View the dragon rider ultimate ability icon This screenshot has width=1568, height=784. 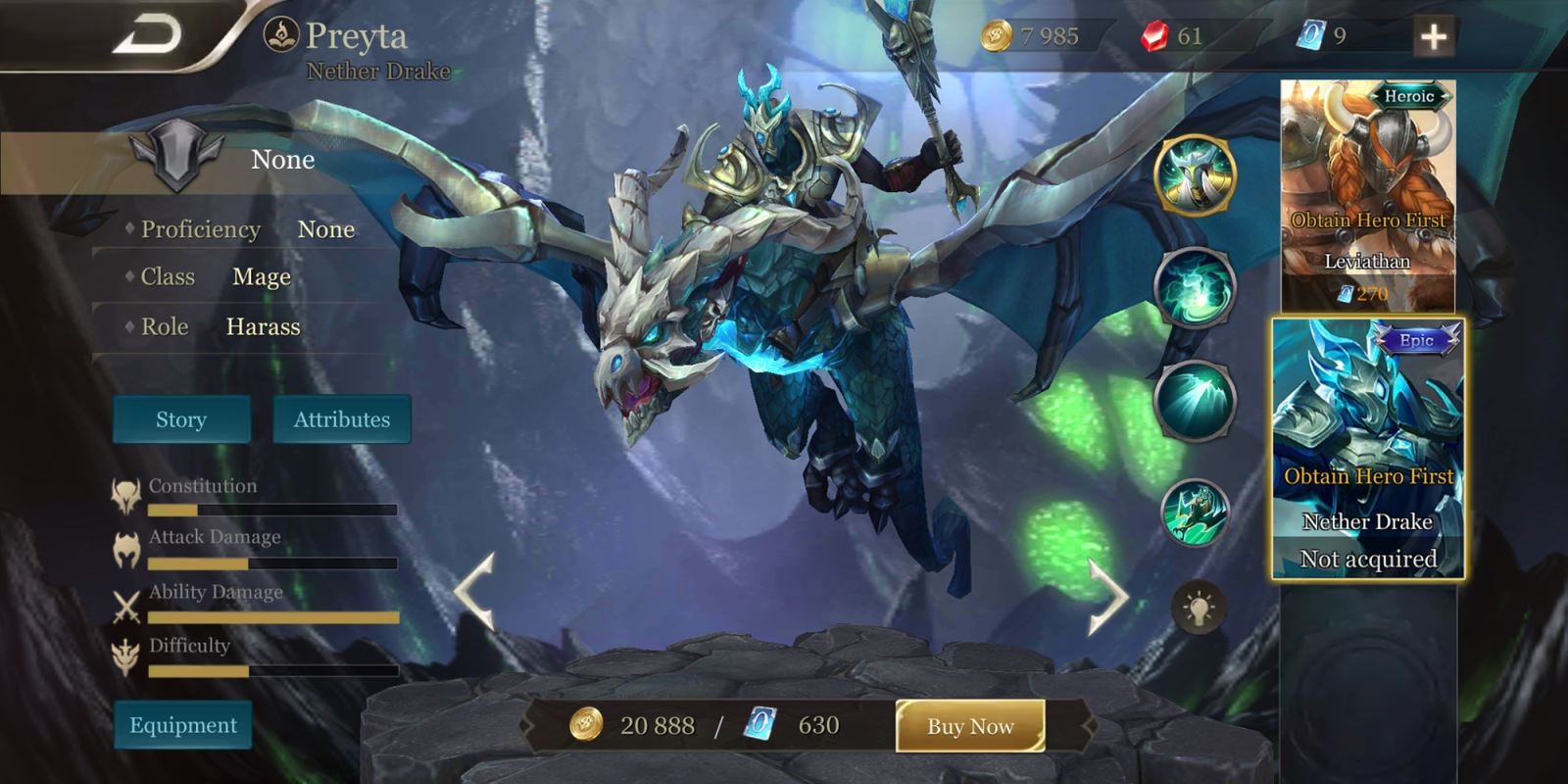[x=1195, y=513]
